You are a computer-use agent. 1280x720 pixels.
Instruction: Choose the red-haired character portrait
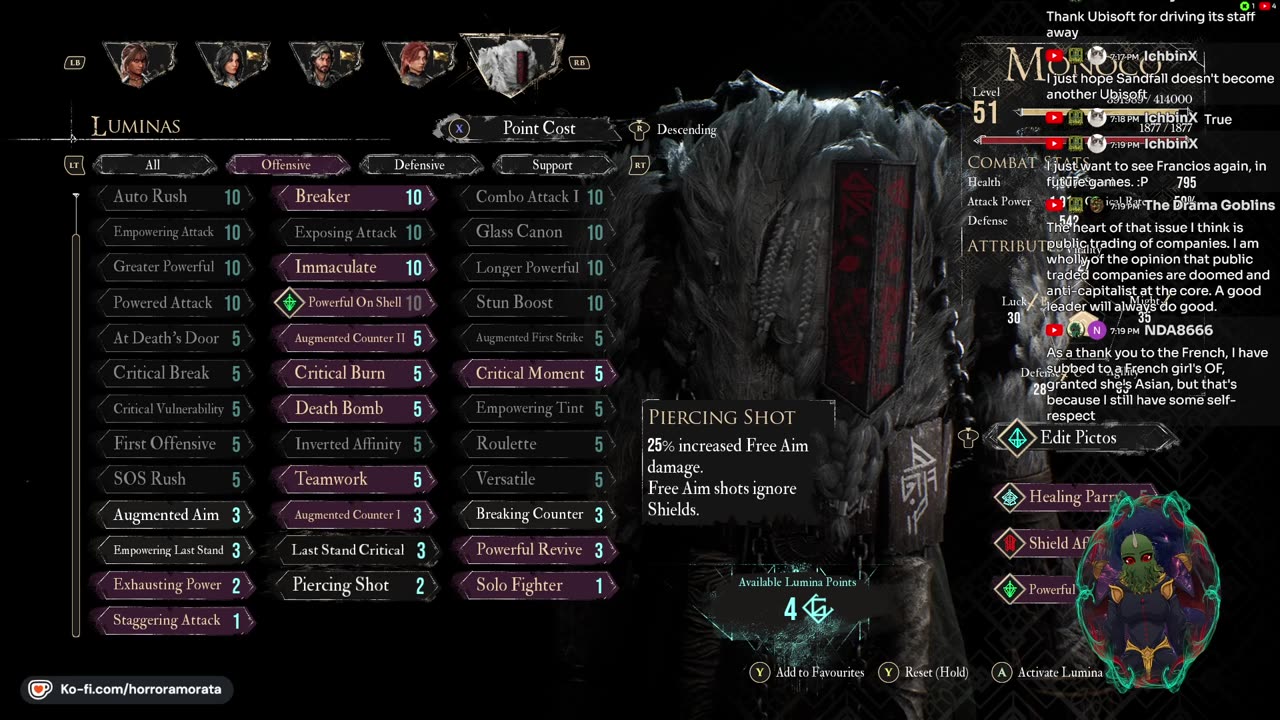[x=418, y=62]
